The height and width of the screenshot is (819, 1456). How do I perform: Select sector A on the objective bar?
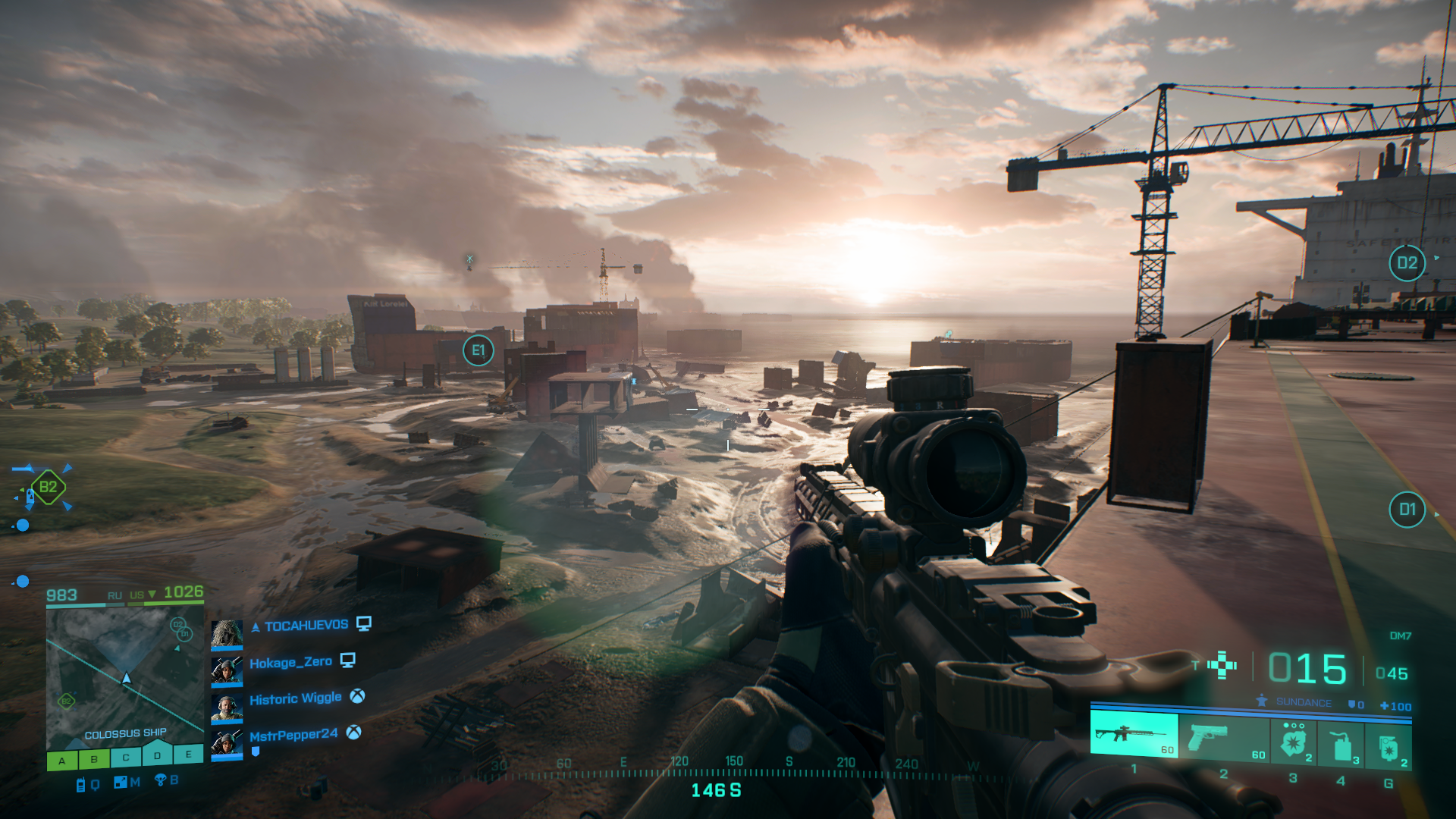click(x=62, y=760)
